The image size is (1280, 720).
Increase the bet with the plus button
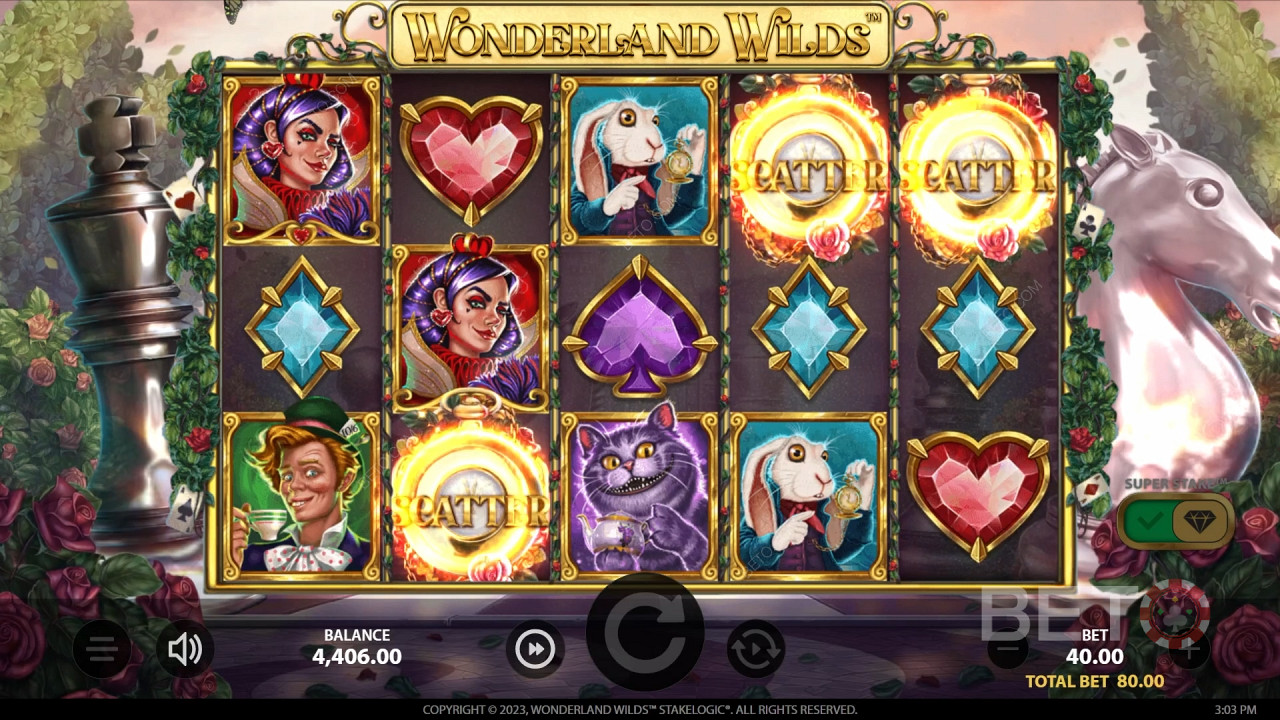coord(1189,651)
